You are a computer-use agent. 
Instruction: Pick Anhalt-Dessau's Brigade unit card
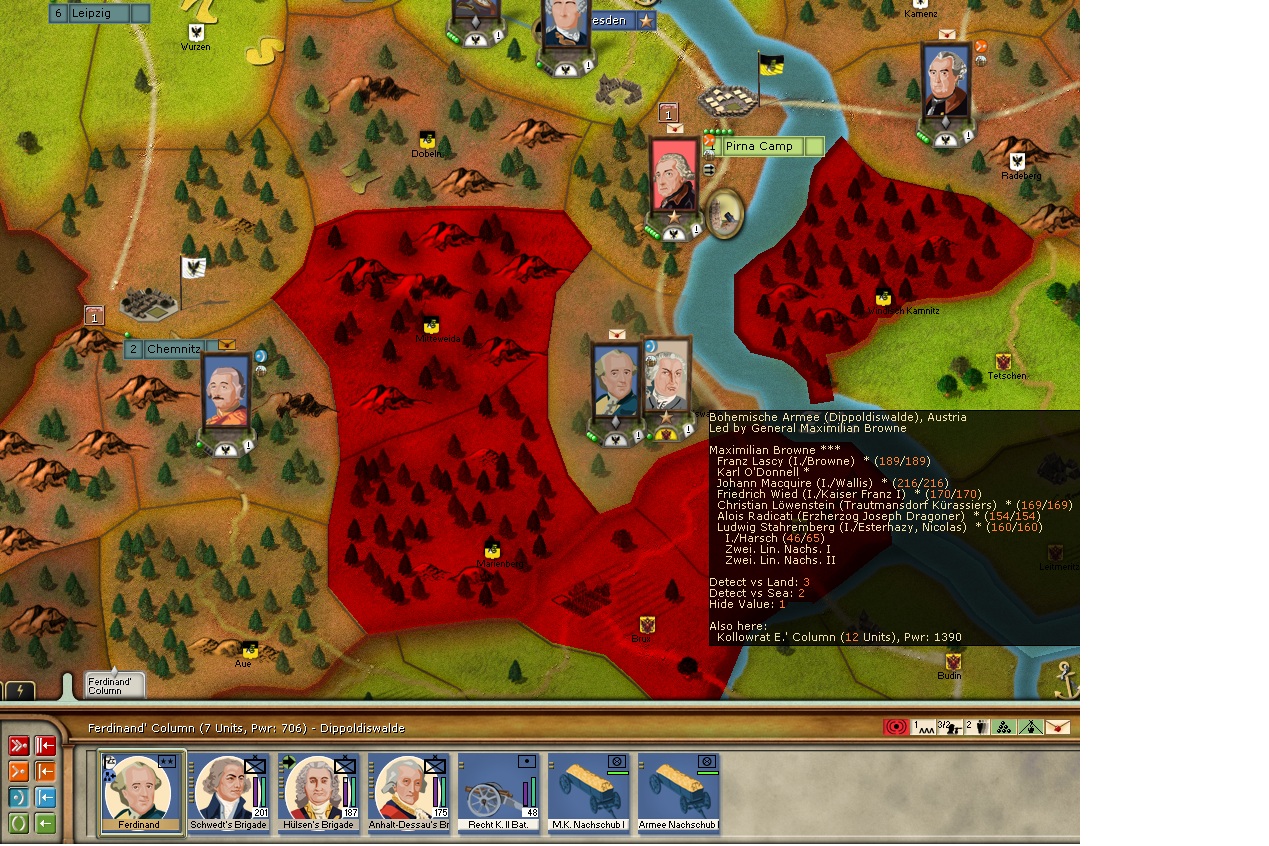(x=410, y=792)
